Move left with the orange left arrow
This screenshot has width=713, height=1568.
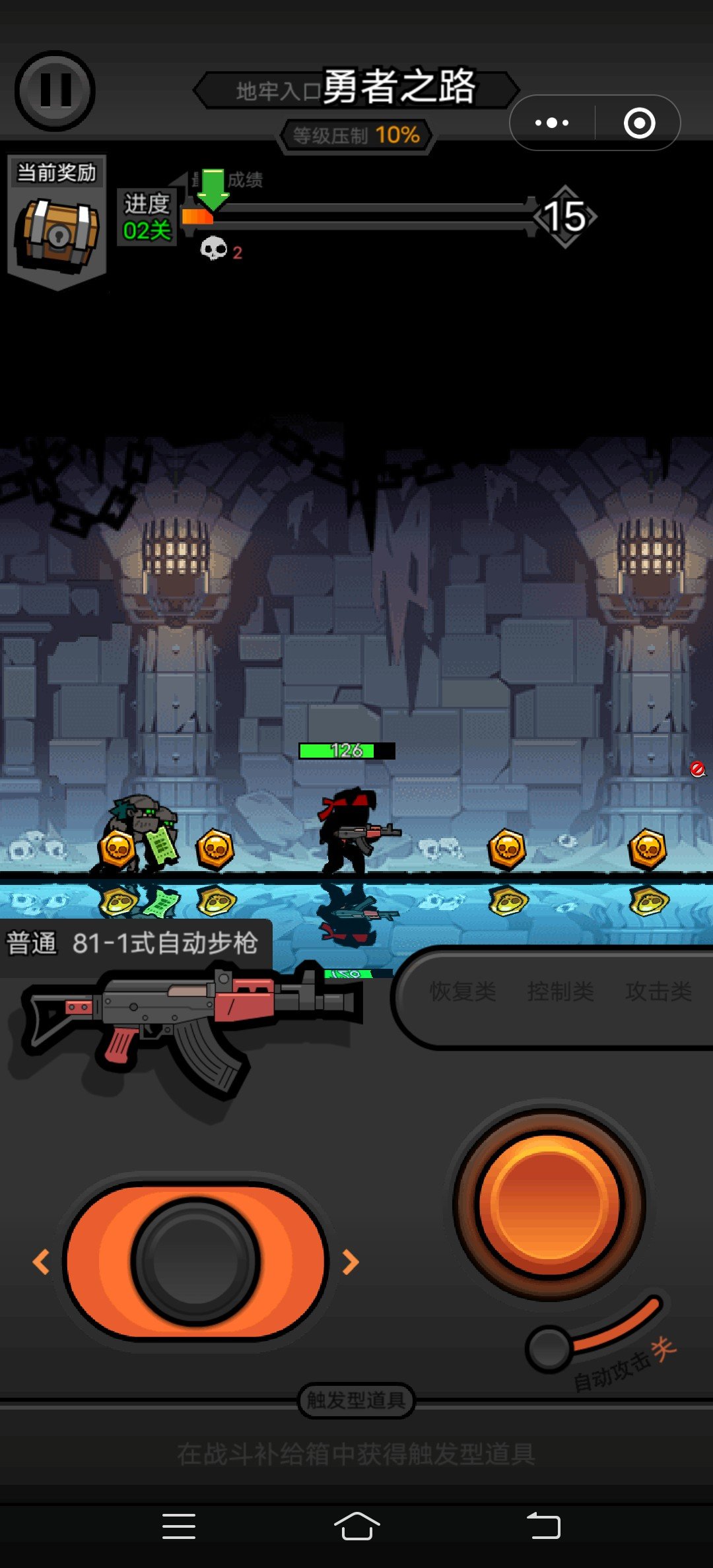41,1262
